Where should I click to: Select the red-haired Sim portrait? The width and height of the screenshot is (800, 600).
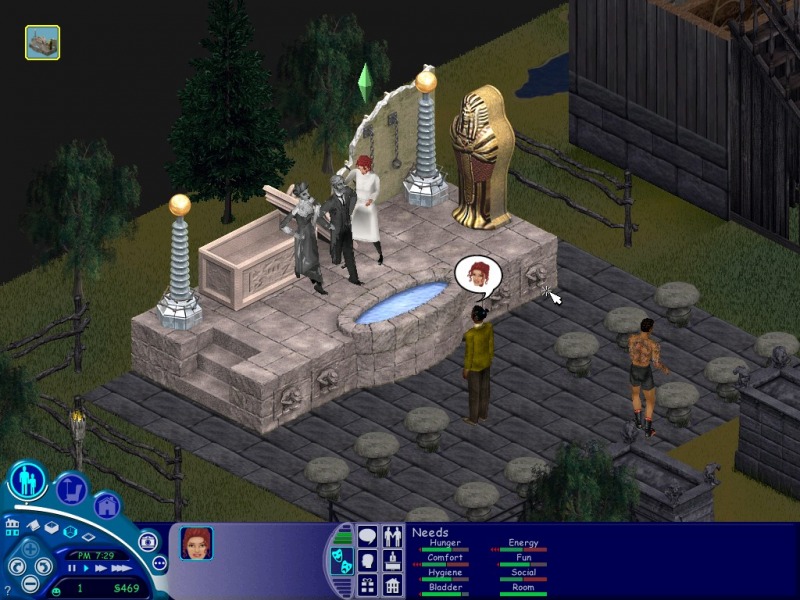pos(195,542)
